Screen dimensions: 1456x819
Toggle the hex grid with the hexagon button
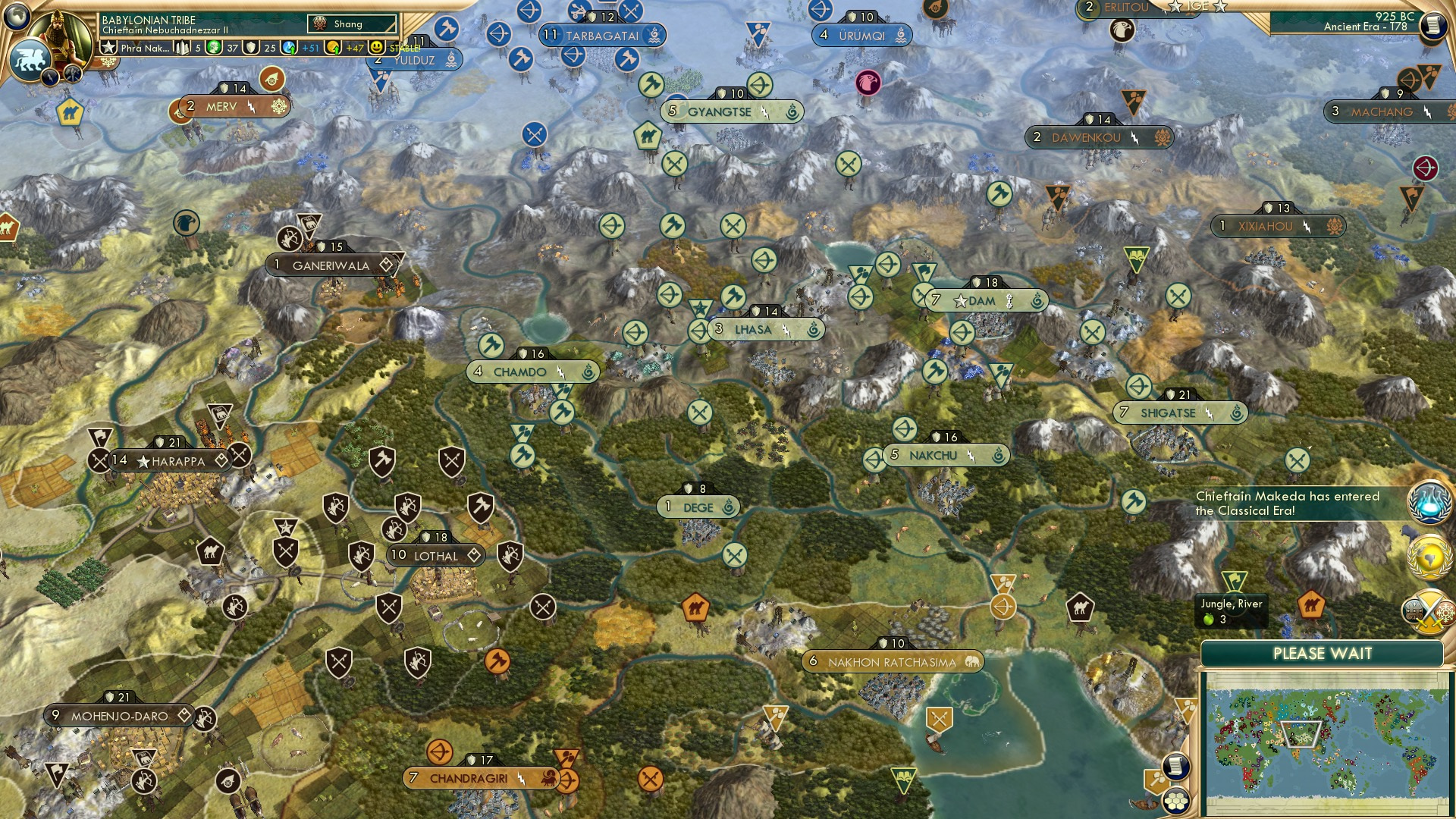tap(1175, 802)
